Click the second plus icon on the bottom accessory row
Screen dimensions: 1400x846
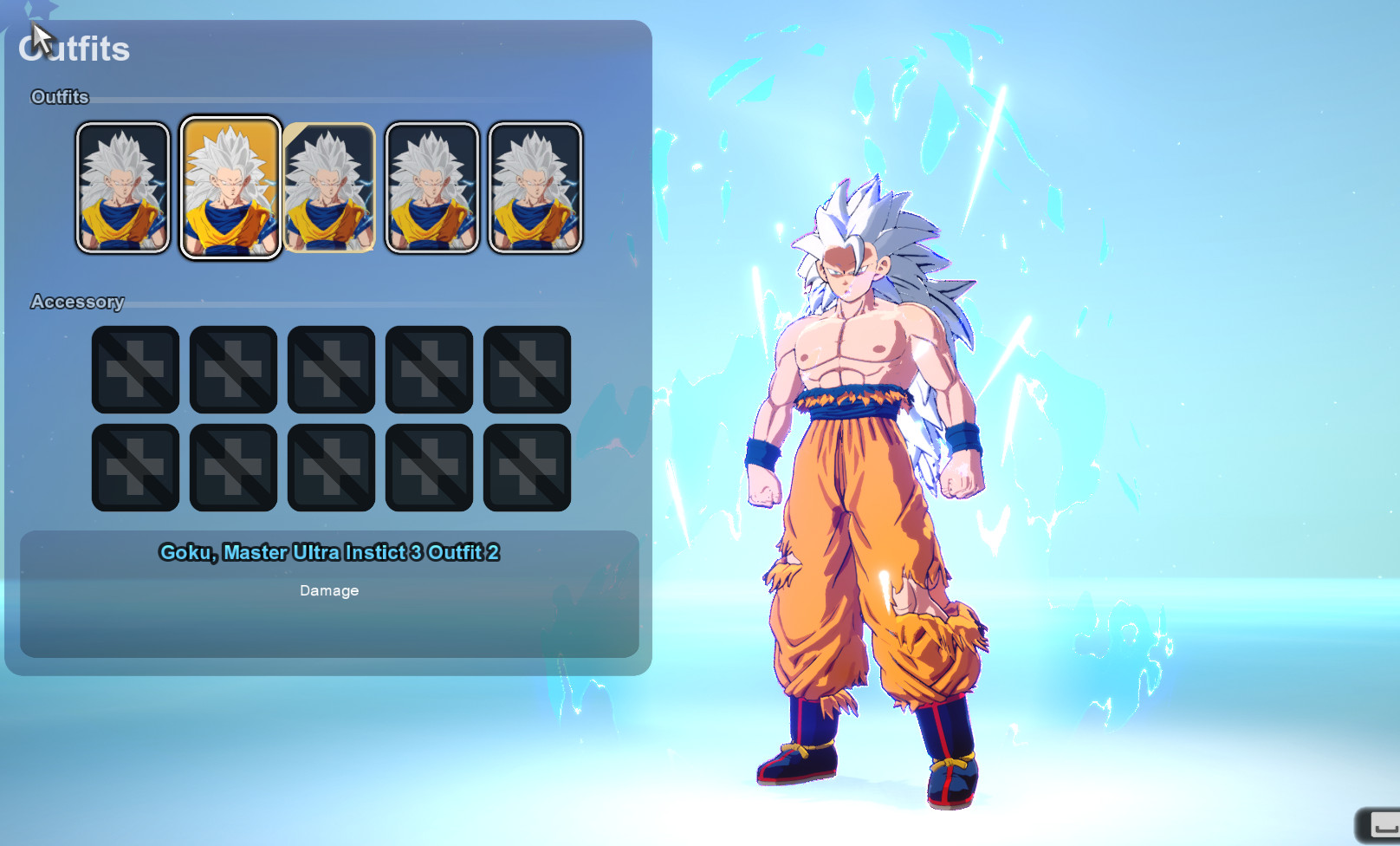[x=232, y=465]
